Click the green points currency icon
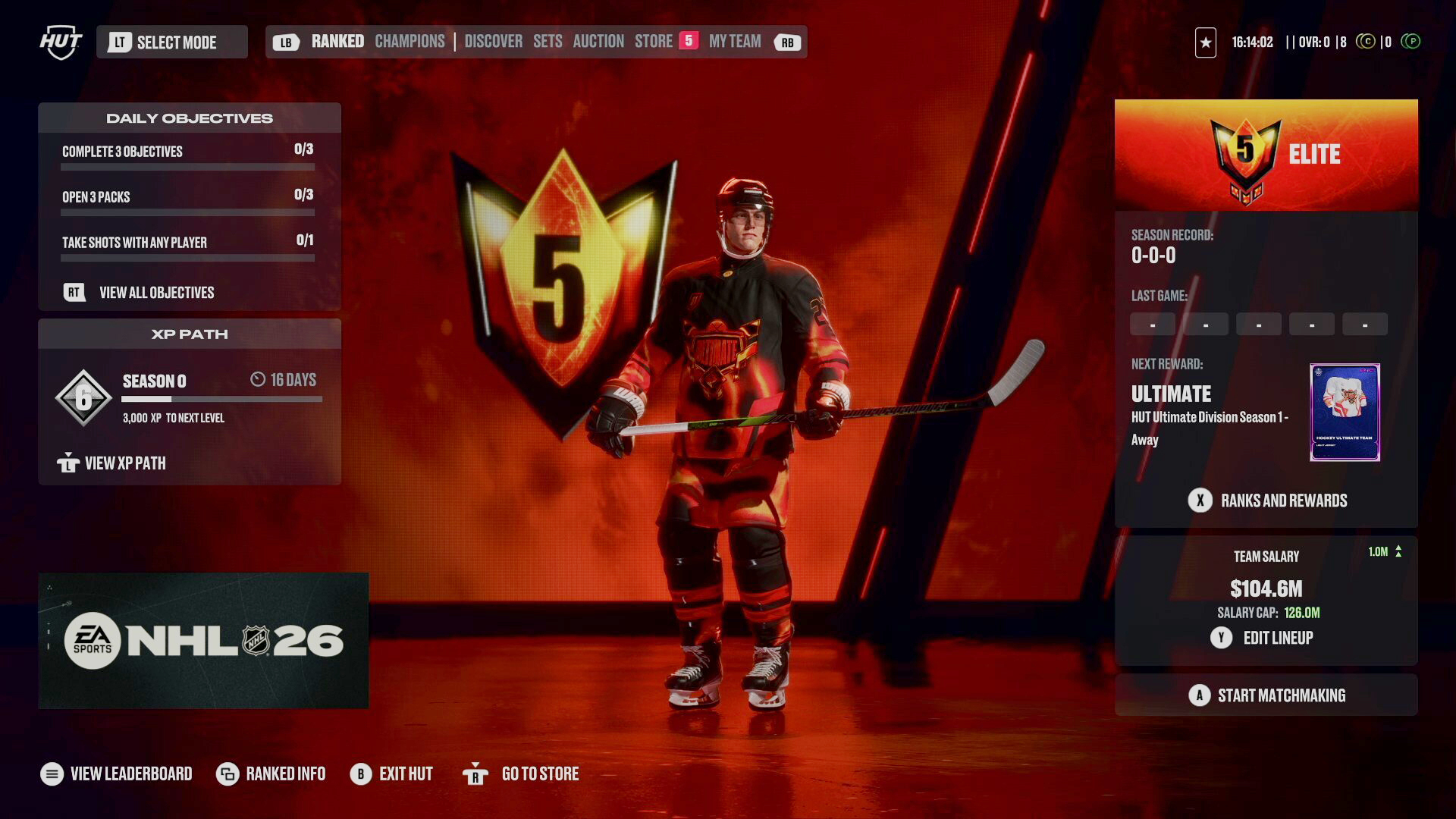The height and width of the screenshot is (819, 1456). click(x=1410, y=42)
